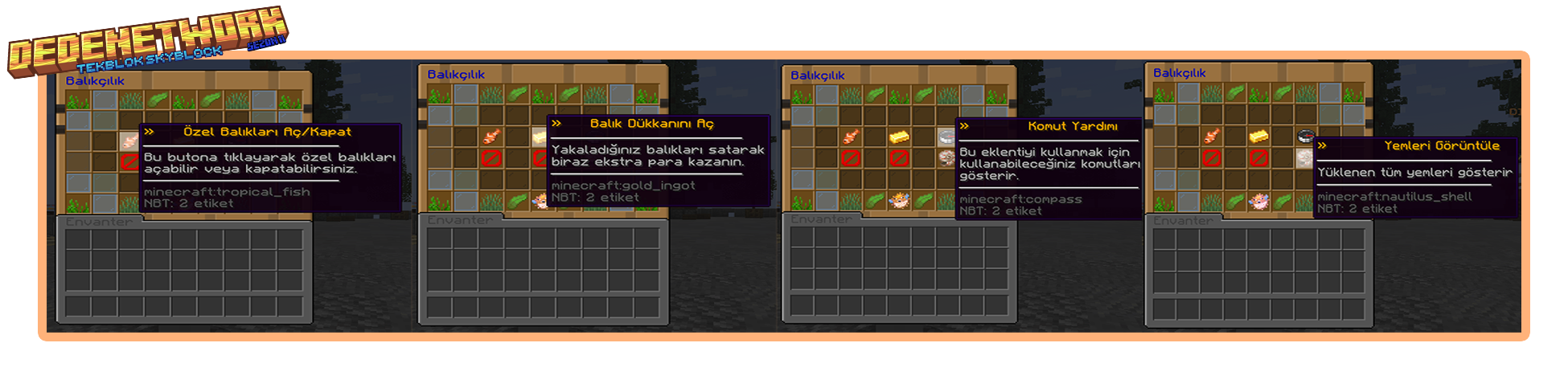Select the unhighlighted nautilus shell icon
Image resolution: width=1568 pixels, height=392 pixels.
coord(946,157)
